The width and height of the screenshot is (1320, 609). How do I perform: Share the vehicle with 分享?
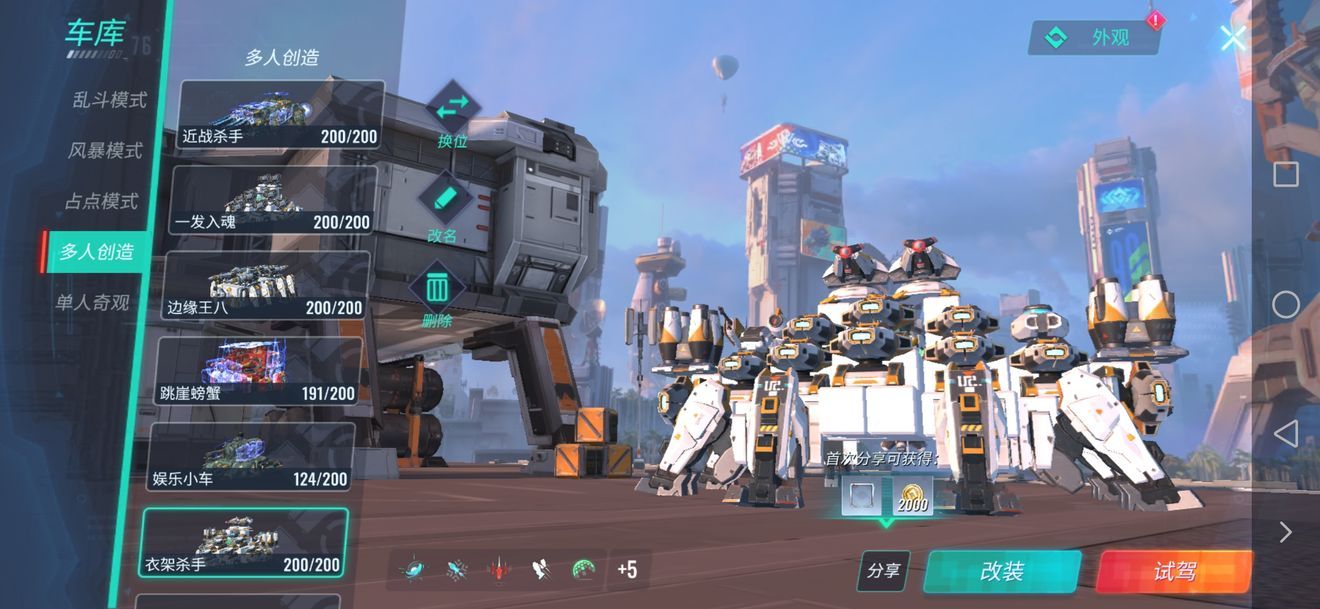coord(883,572)
